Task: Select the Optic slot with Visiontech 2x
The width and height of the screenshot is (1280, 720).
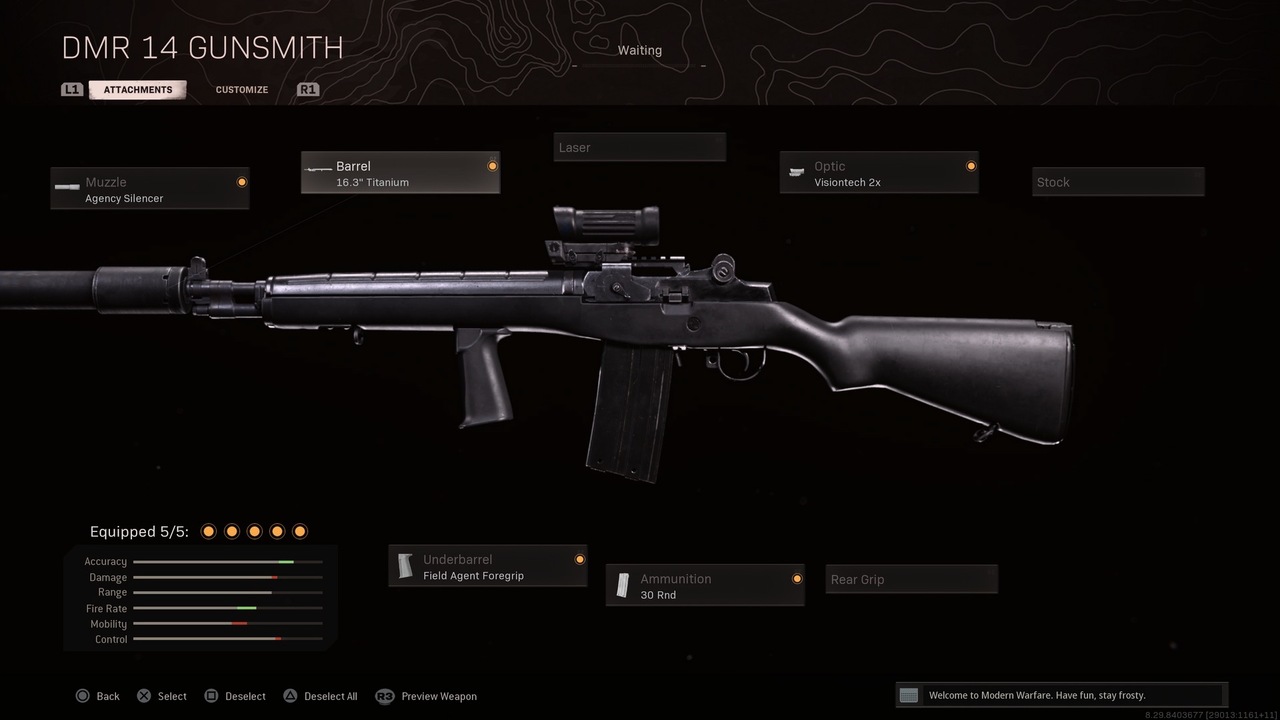Action: coord(879,173)
